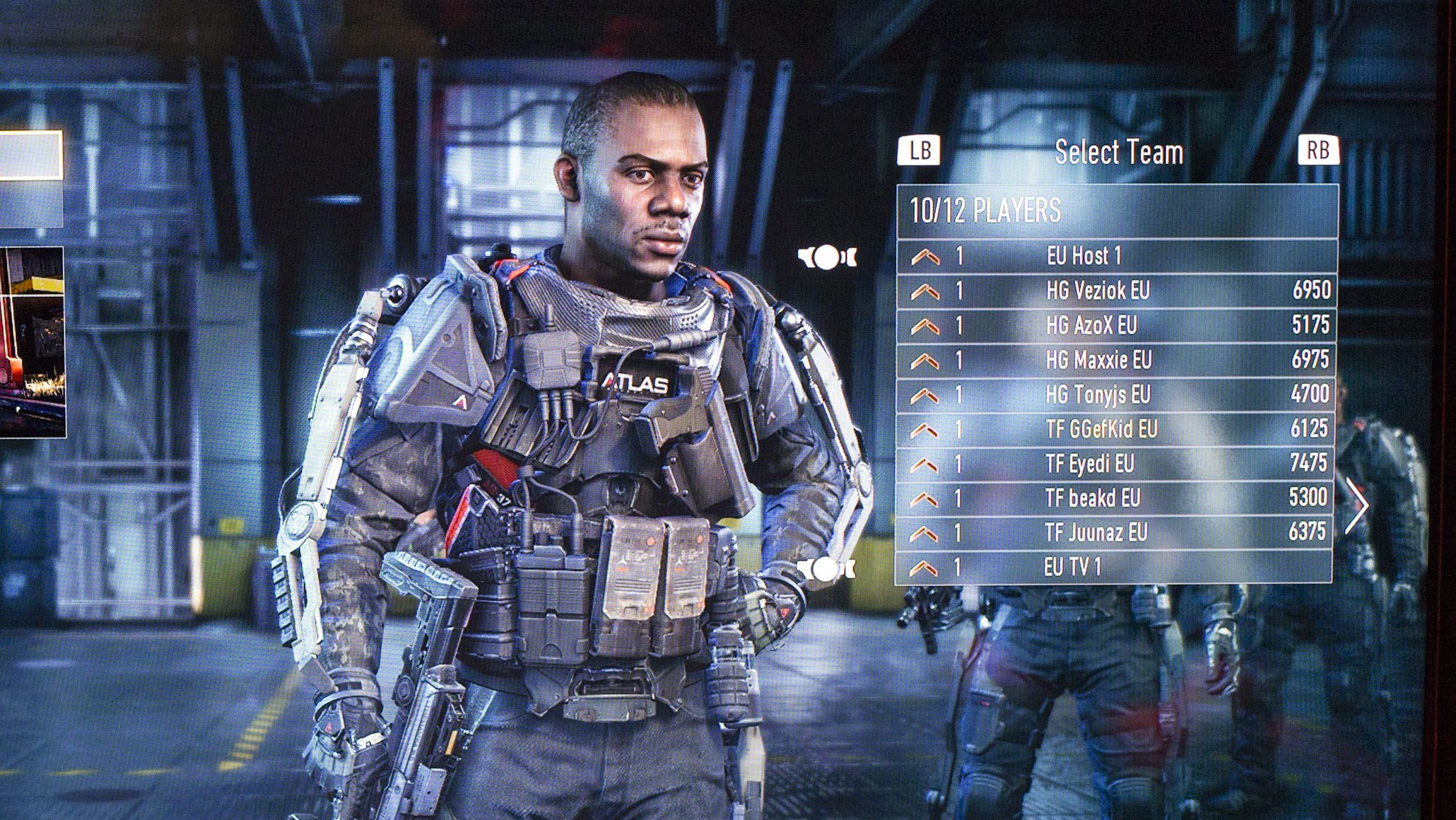
Task: Click HG Veziok EU's rank insignia icon
Action: coord(926,292)
